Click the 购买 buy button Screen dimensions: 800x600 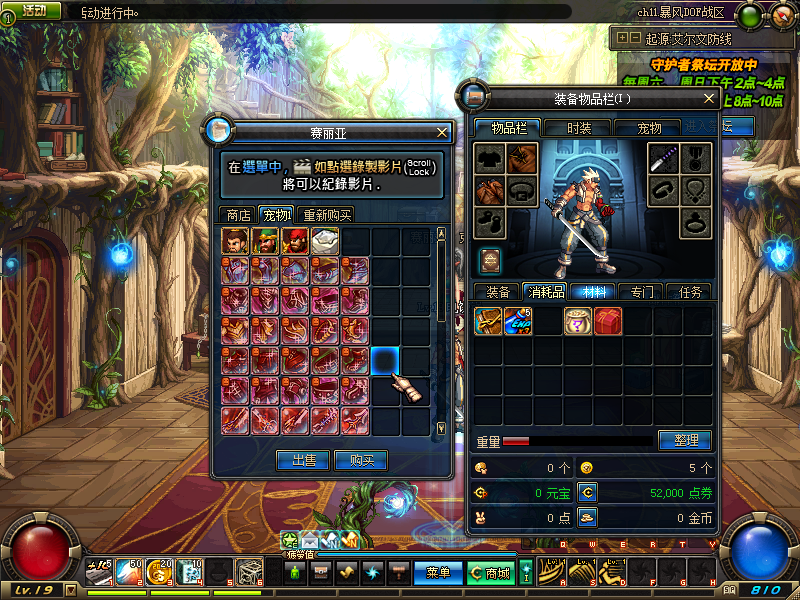[x=361, y=461]
